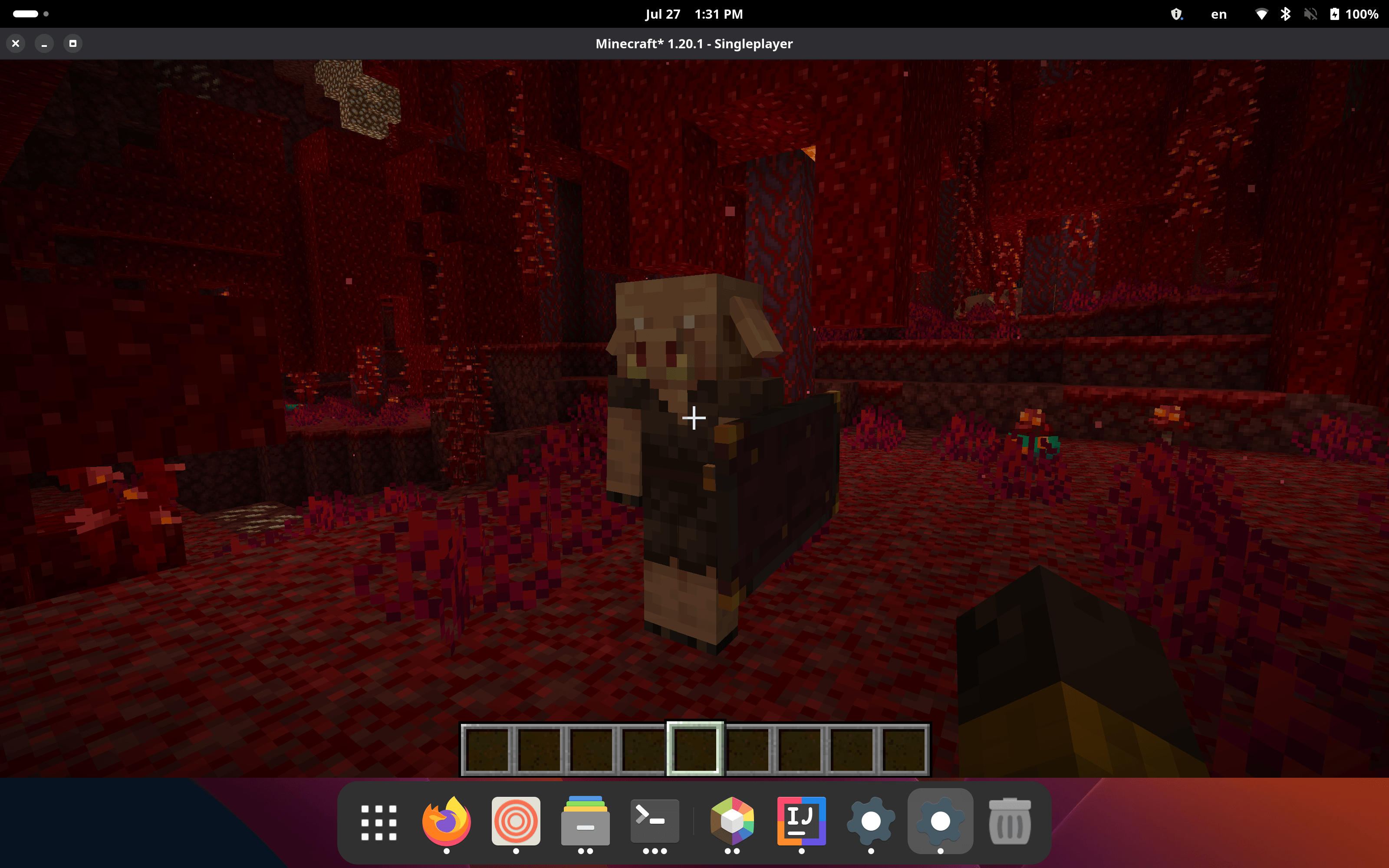This screenshot has width=1389, height=868.
Task: Open IntelliJ IDEA from the dock
Action: point(802,821)
